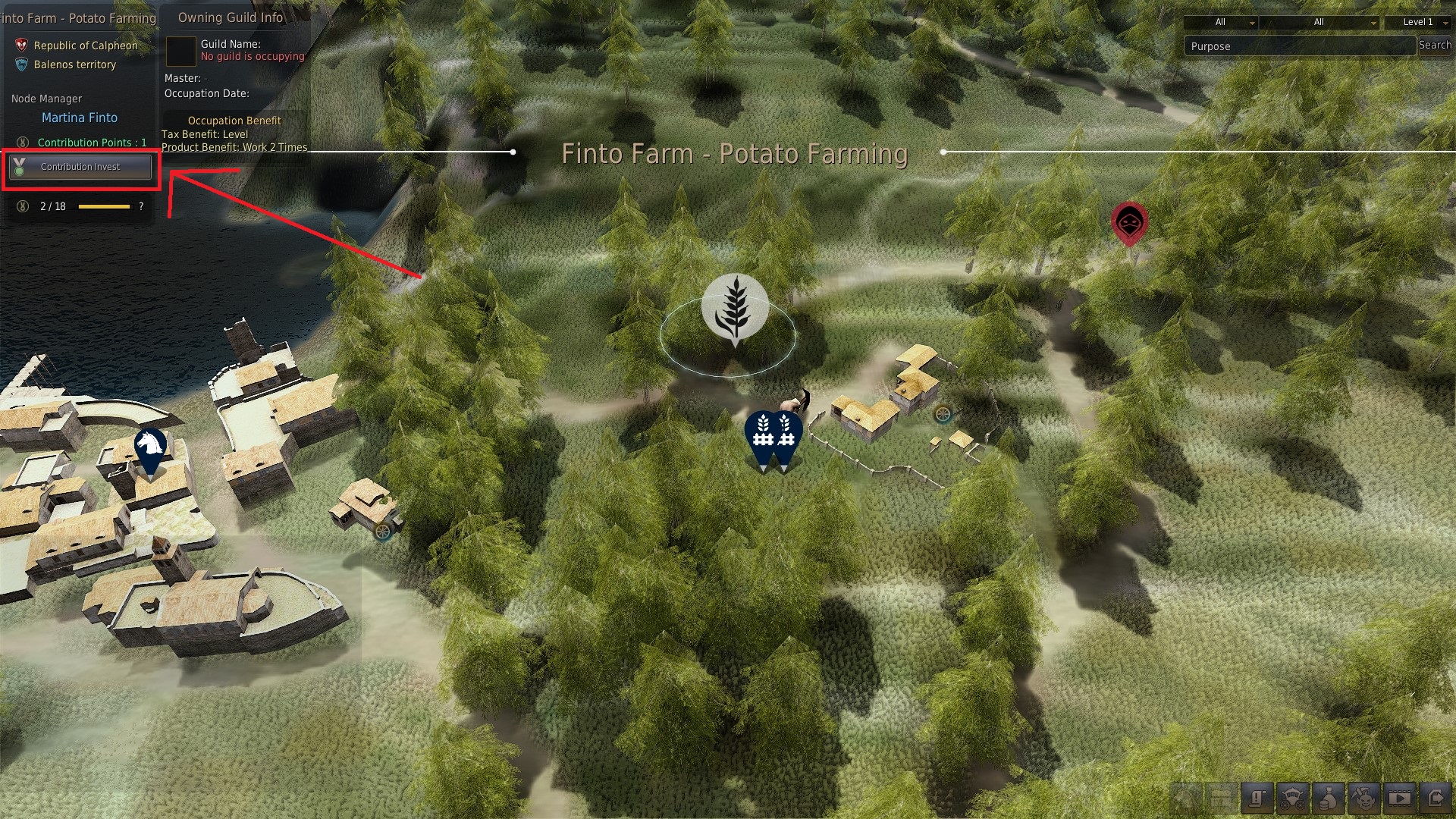Open the quest scroll icon in bottom bar
Viewport: 1456px width, 819px height.
[x=1257, y=798]
